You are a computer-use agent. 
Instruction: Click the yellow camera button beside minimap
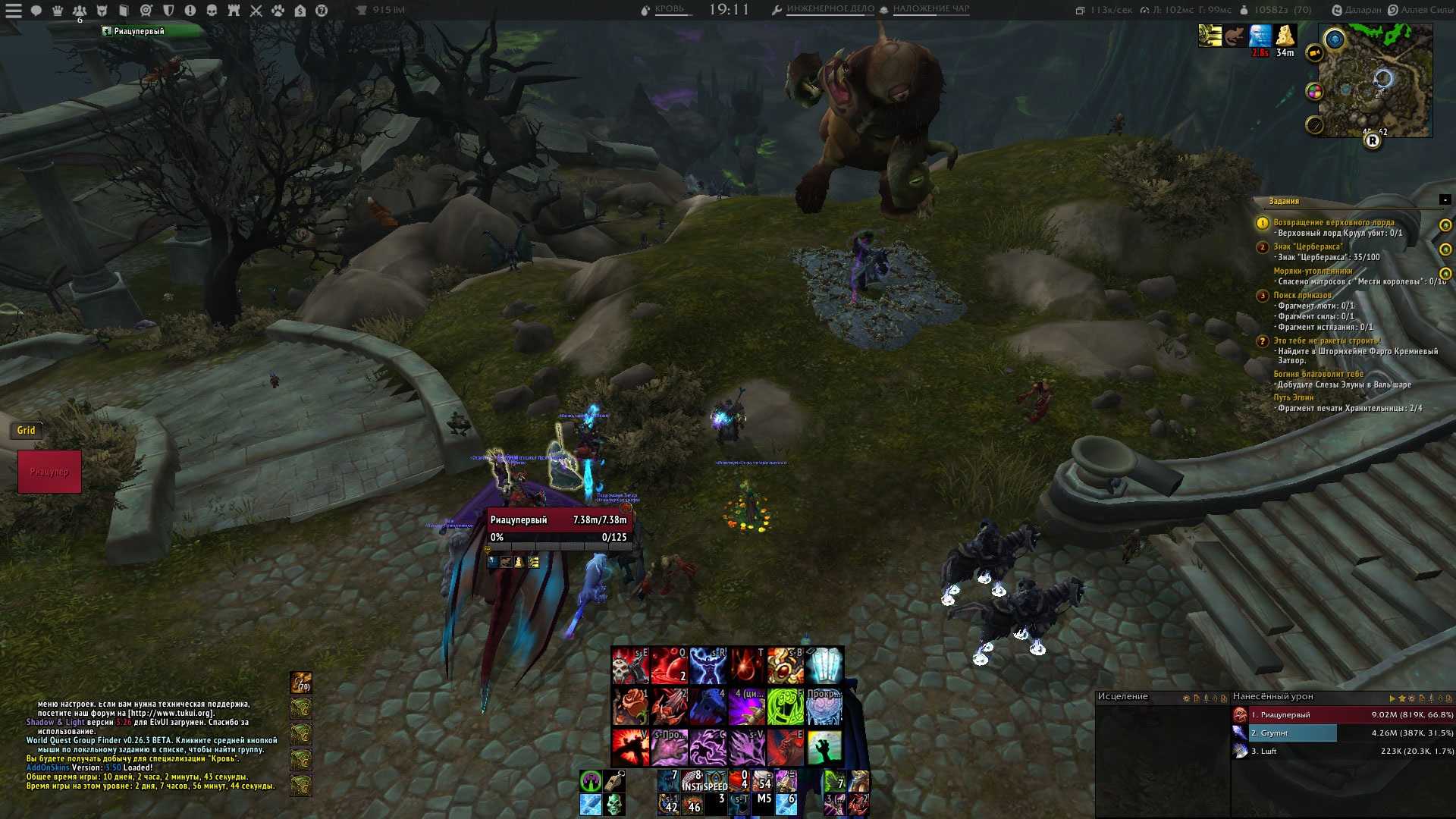tap(1314, 53)
